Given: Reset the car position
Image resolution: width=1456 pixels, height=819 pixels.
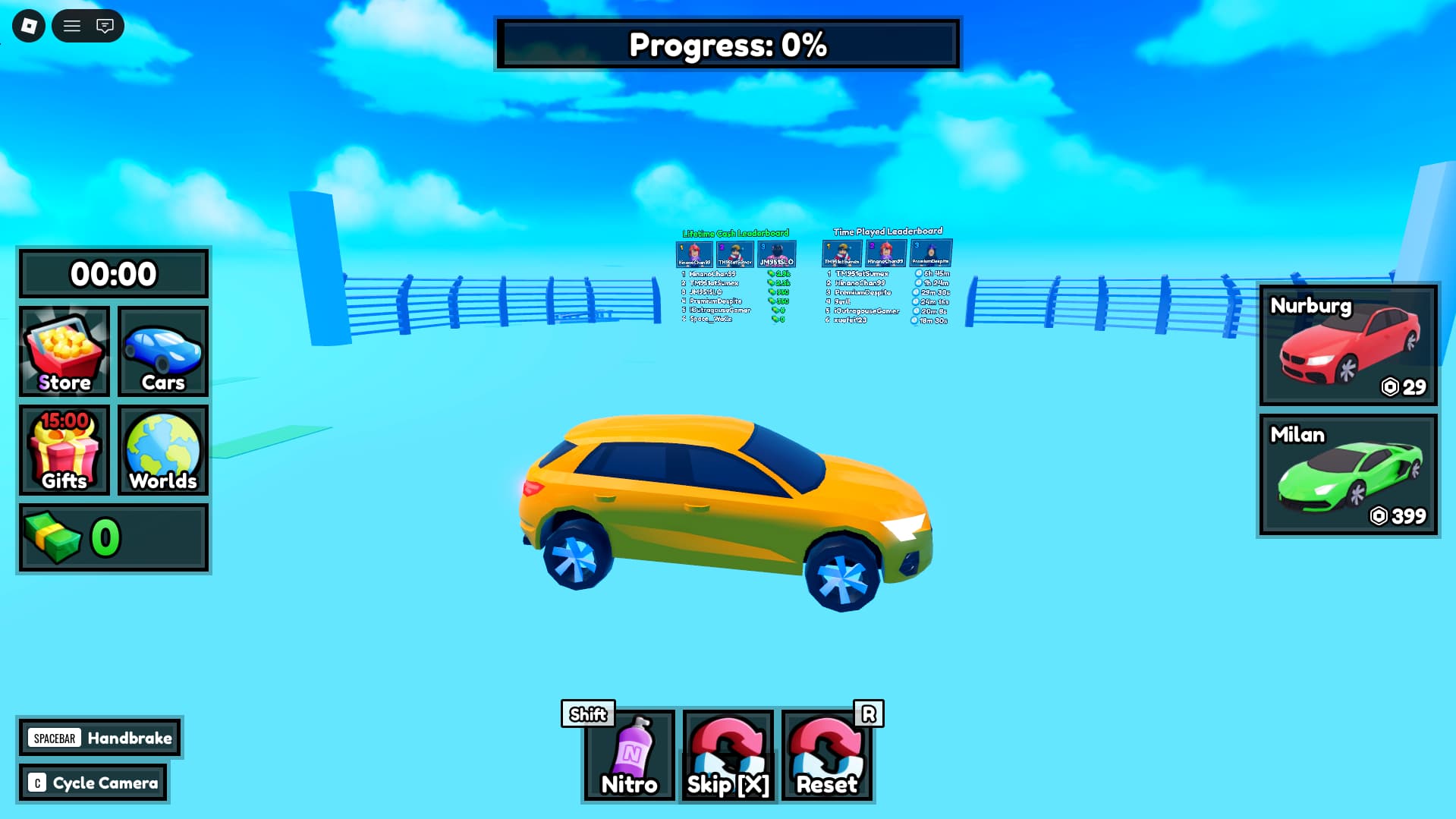Looking at the screenshot, I should point(827,755).
